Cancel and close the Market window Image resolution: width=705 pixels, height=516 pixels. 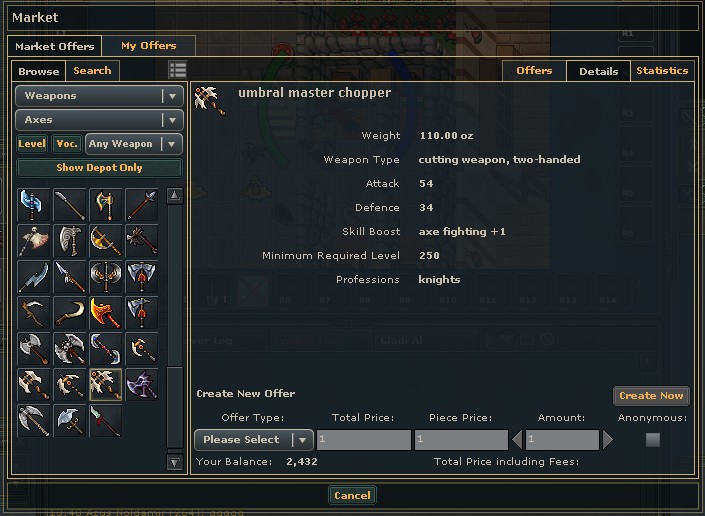(x=352, y=495)
